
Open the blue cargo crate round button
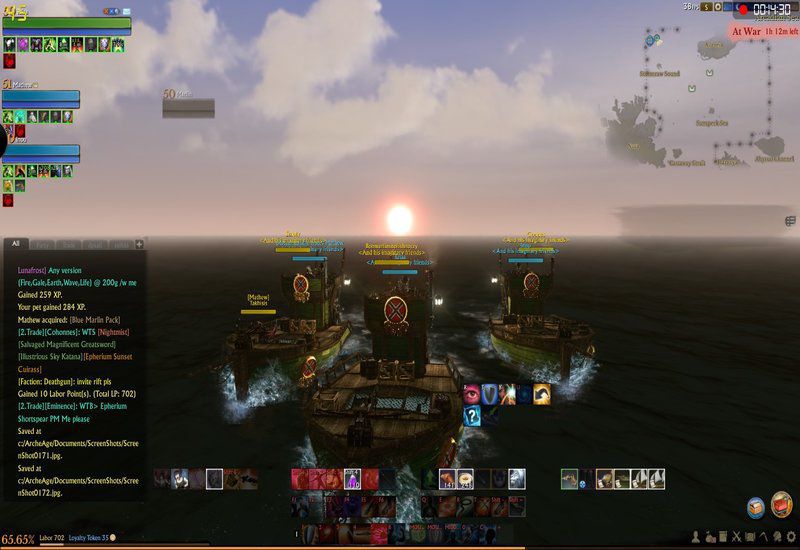[x=756, y=507]
